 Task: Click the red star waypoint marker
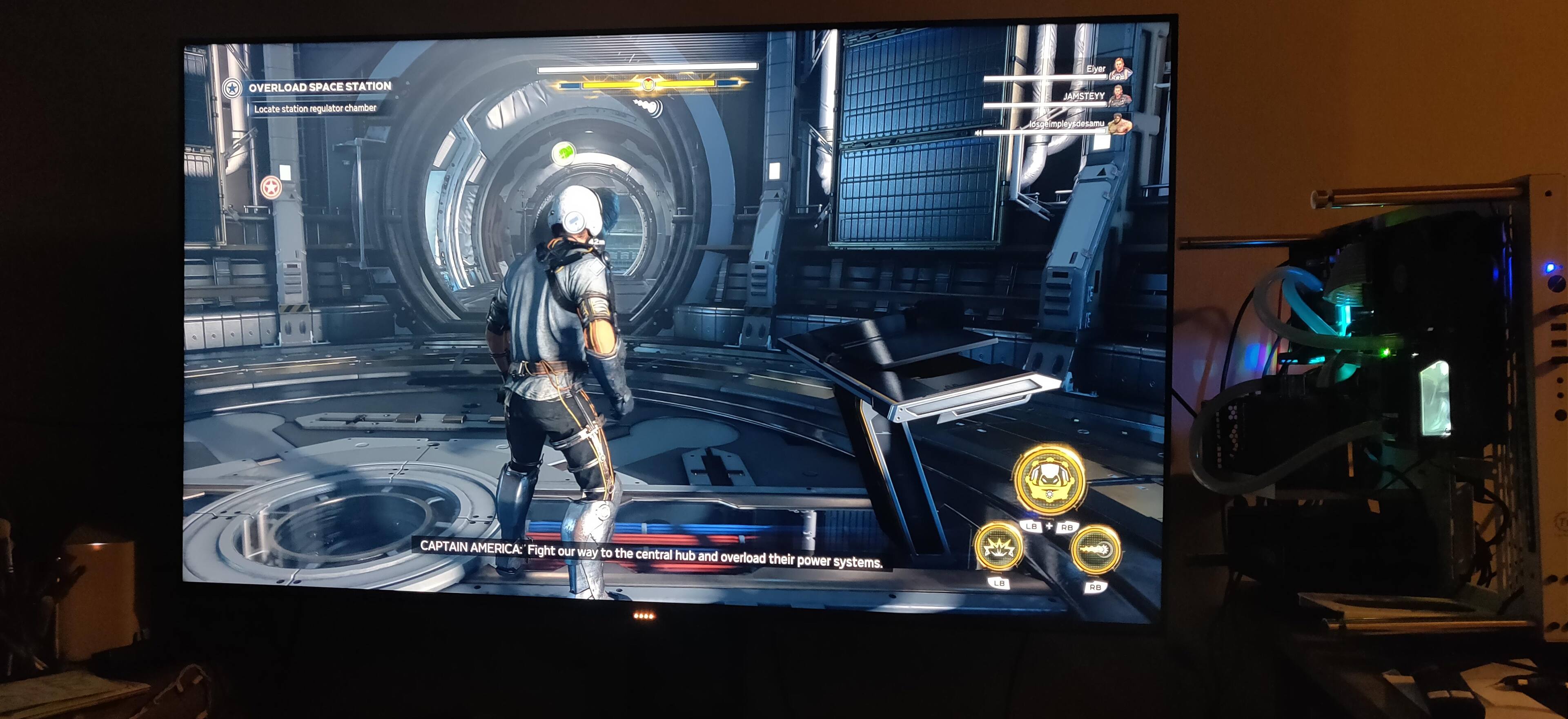[270, 188]
